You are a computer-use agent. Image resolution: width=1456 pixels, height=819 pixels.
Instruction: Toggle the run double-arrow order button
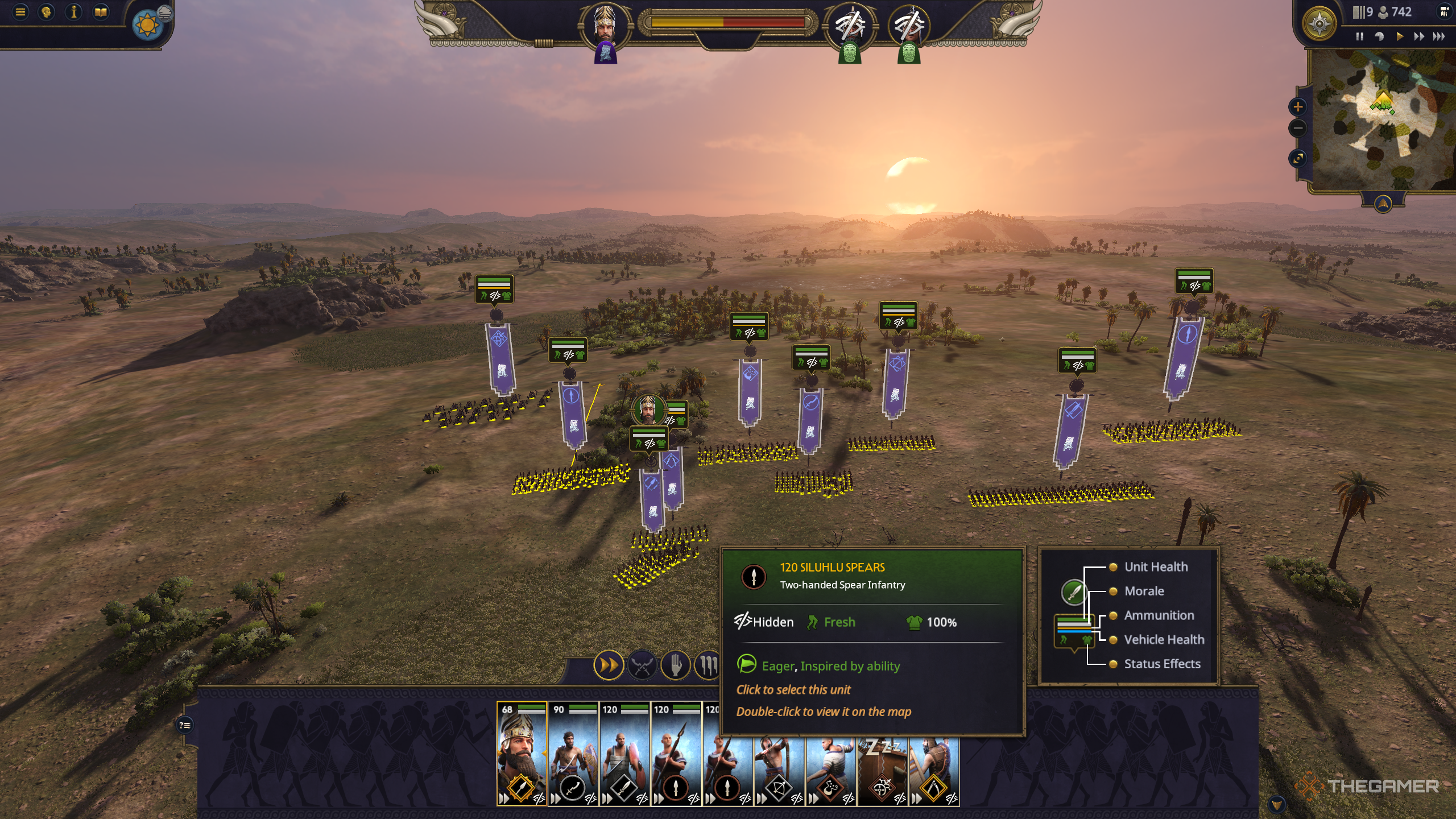[x=608, y=665]
